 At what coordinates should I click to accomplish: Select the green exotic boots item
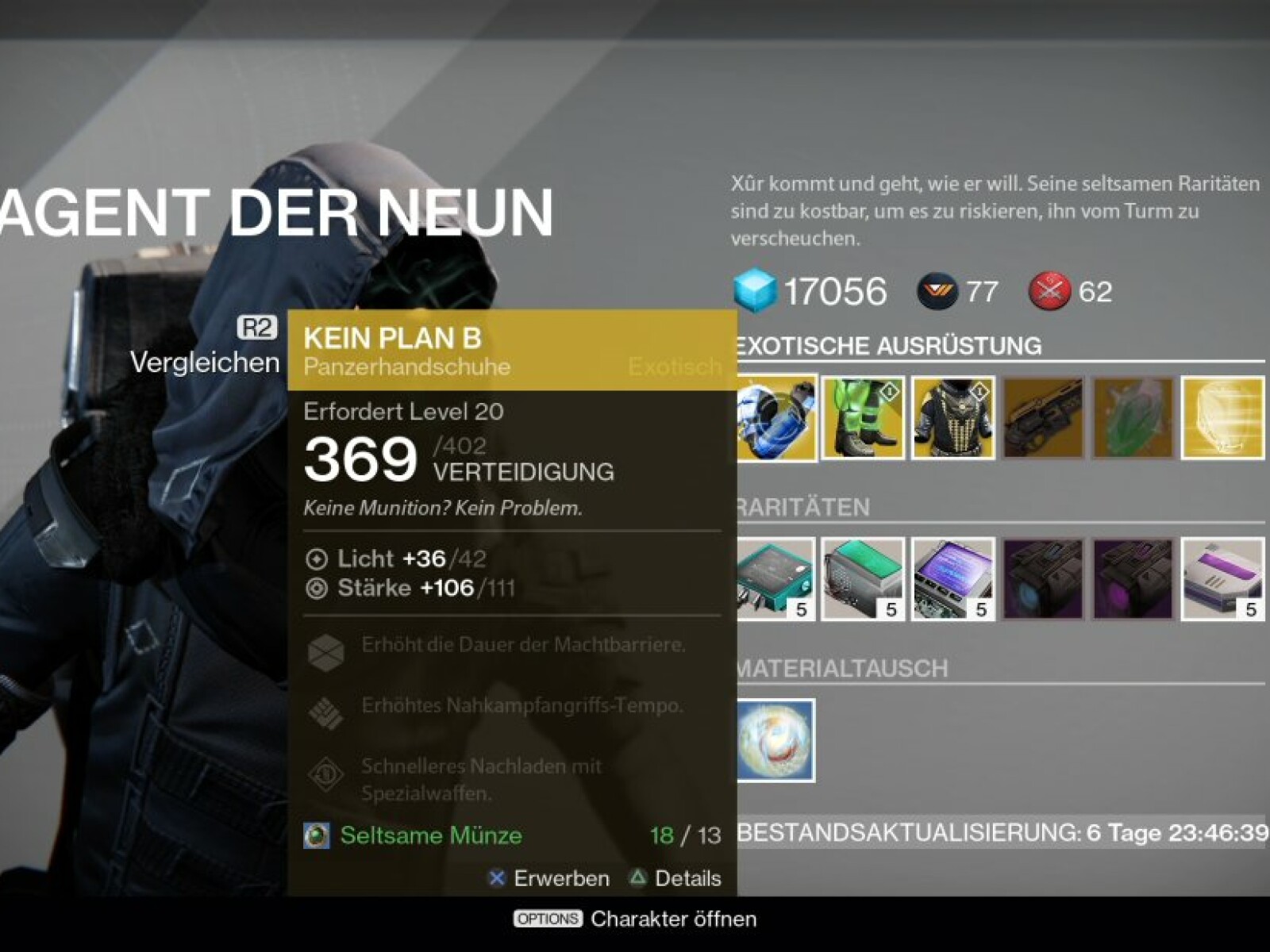863,418
